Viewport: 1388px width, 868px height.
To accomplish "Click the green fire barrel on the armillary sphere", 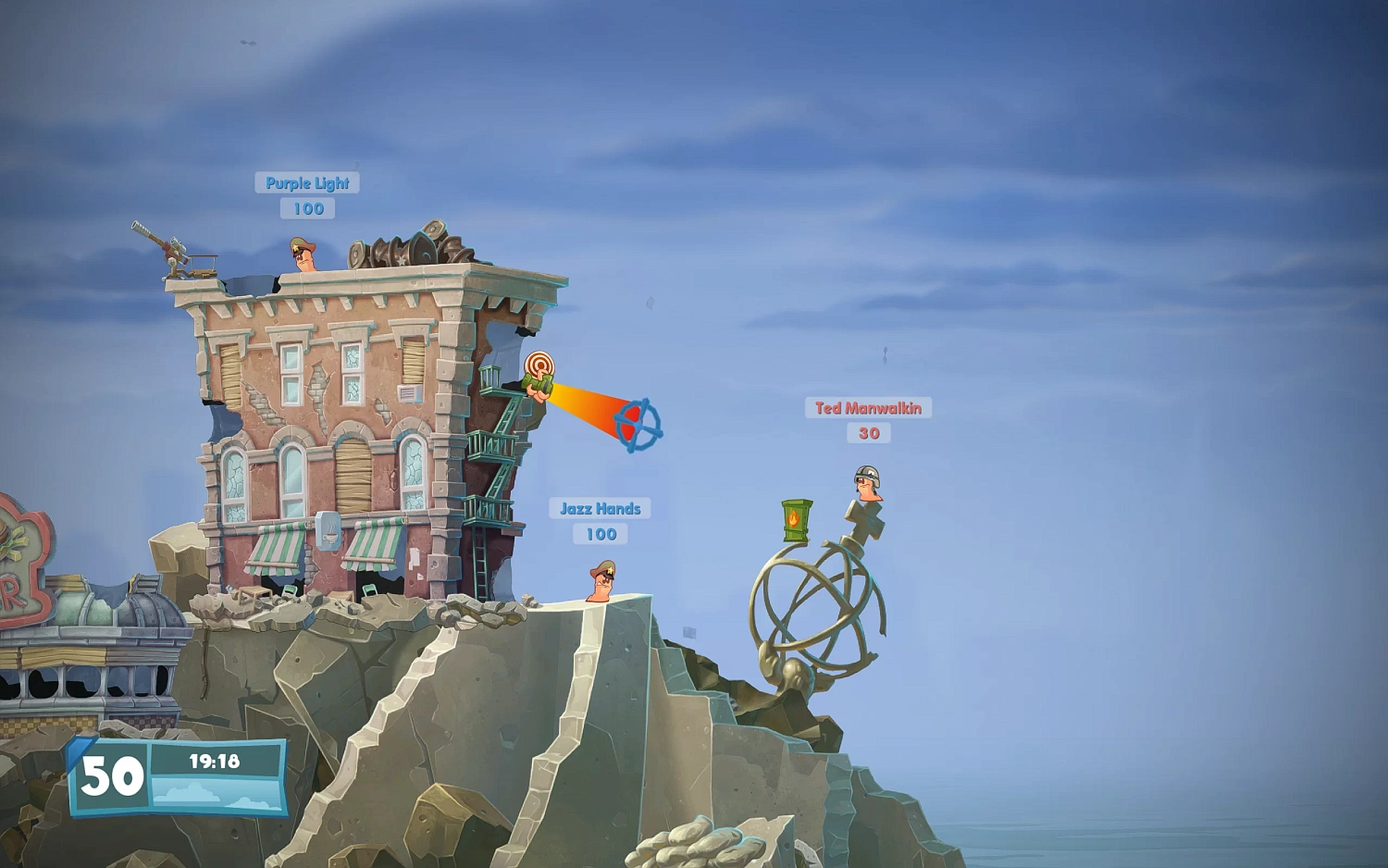I will click(794, 518).
